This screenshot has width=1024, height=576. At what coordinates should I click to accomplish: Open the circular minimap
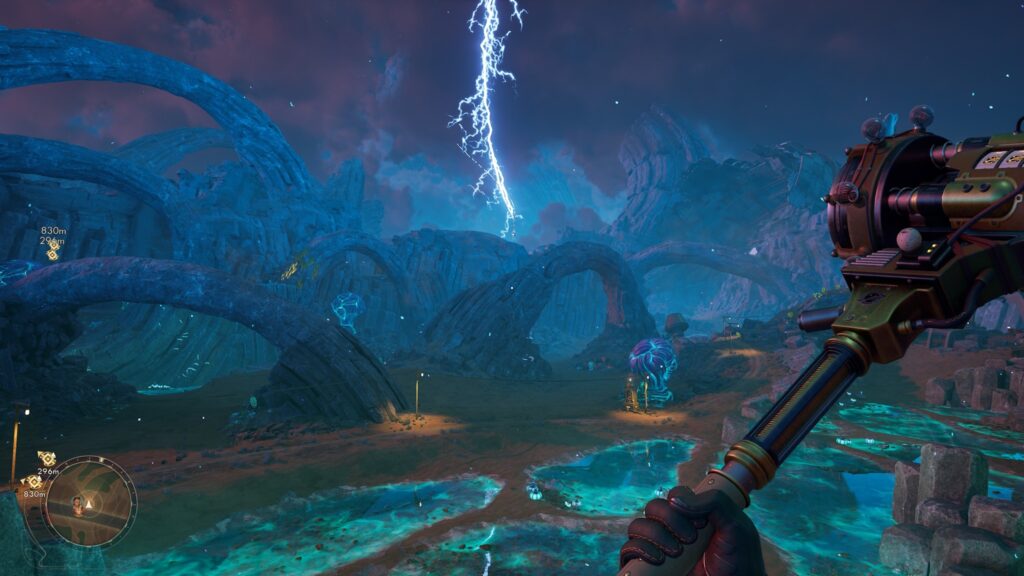click(x=91, y=501)
